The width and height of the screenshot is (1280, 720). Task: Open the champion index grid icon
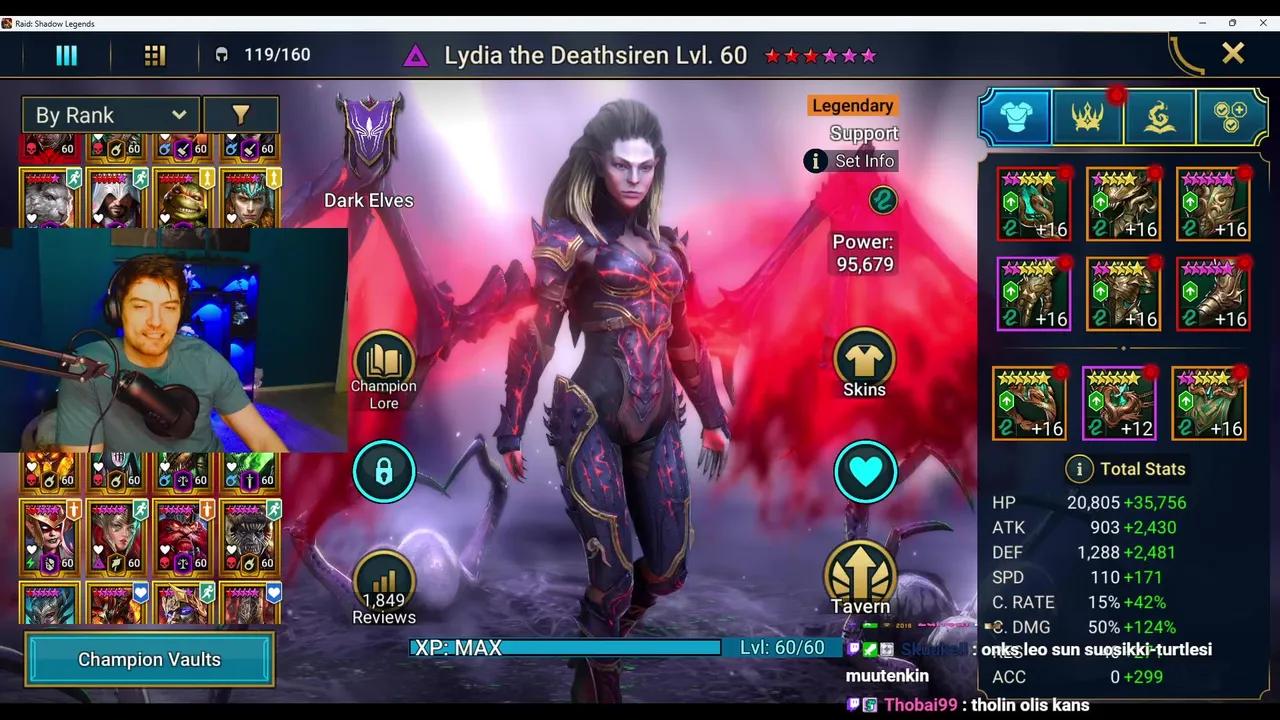pyautogui.click(x=154, y=54)
